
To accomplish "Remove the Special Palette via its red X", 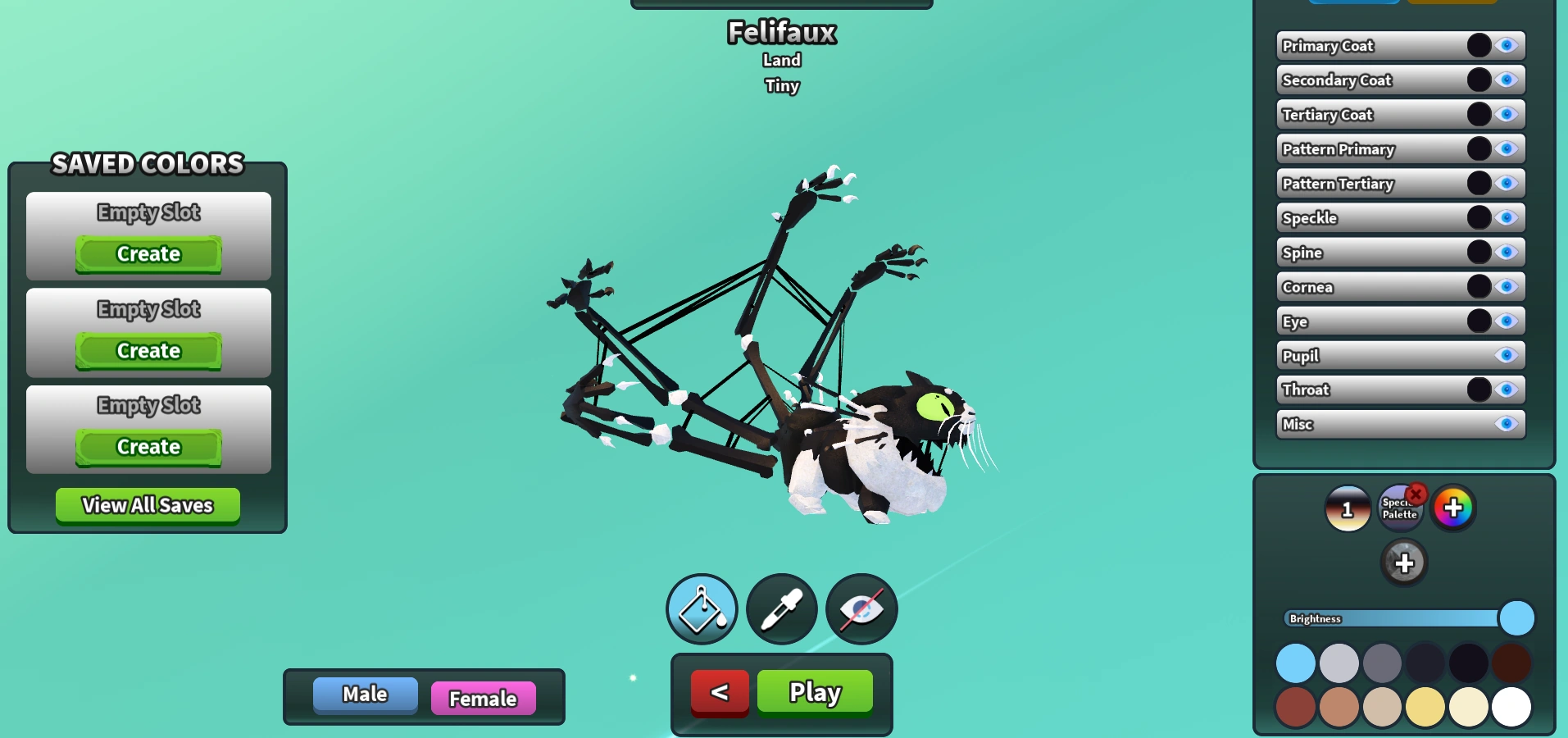I will click(x=1417, y=493).
